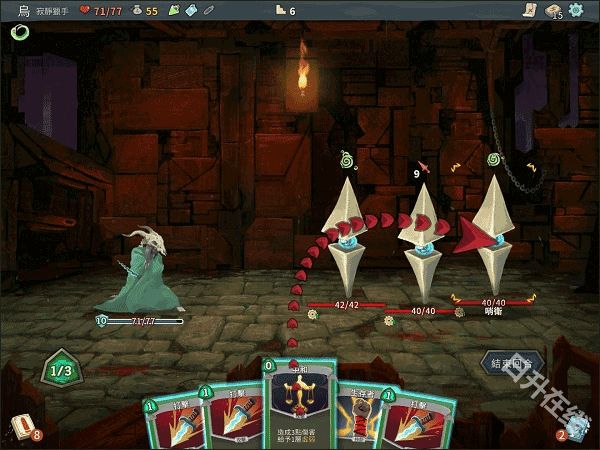
Task: End the turn with 結束回合 button
Action: (511, 362)
